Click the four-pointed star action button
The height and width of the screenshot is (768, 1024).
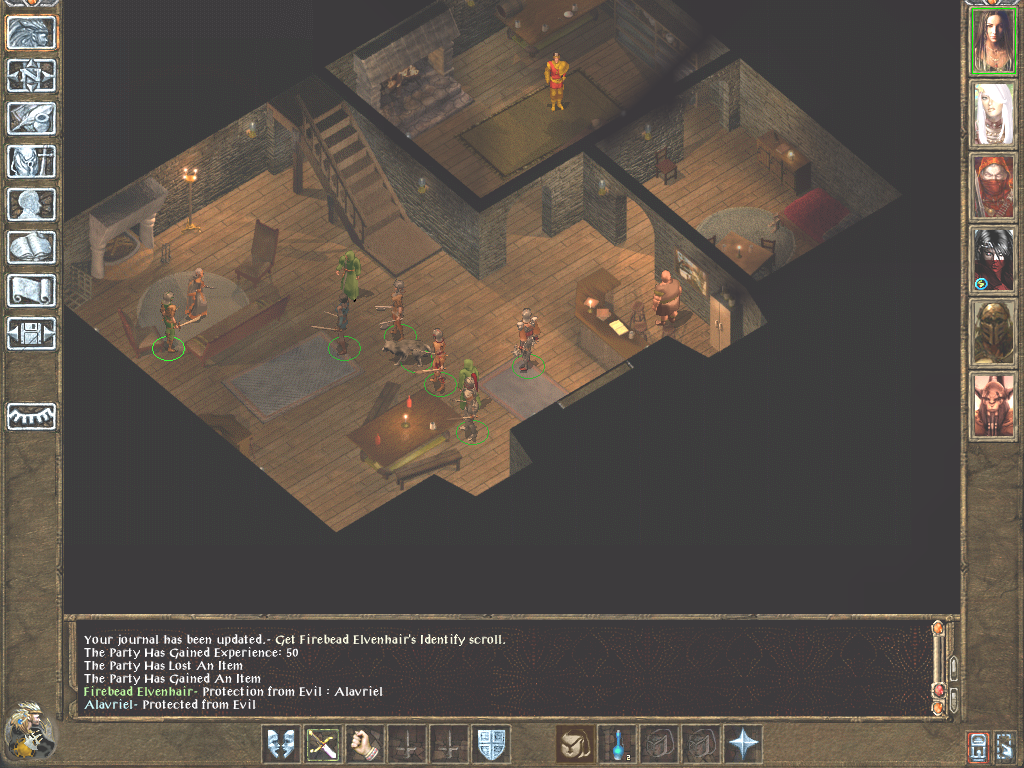(x=743, y=744)
